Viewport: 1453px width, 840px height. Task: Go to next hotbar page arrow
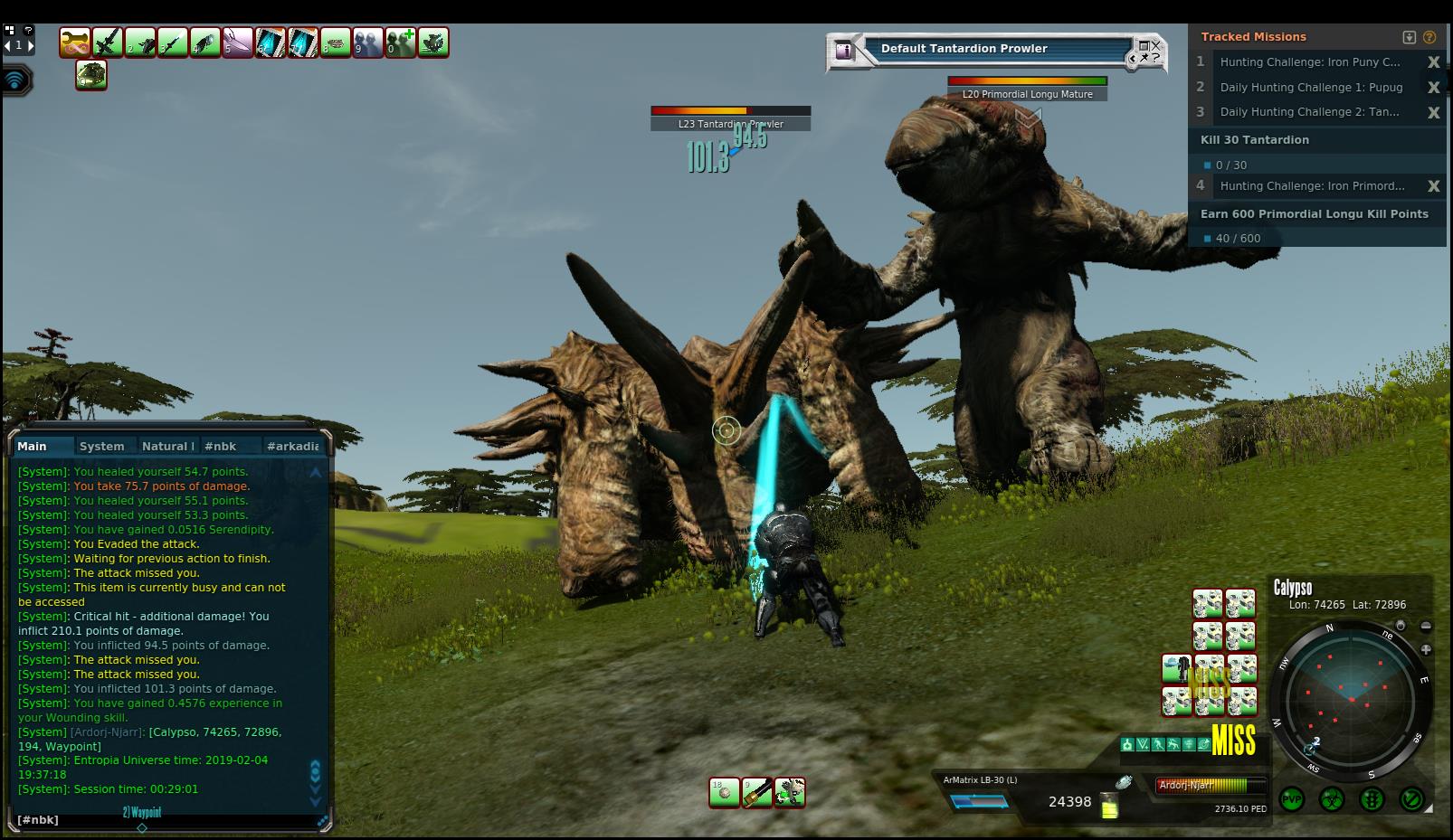31,44
